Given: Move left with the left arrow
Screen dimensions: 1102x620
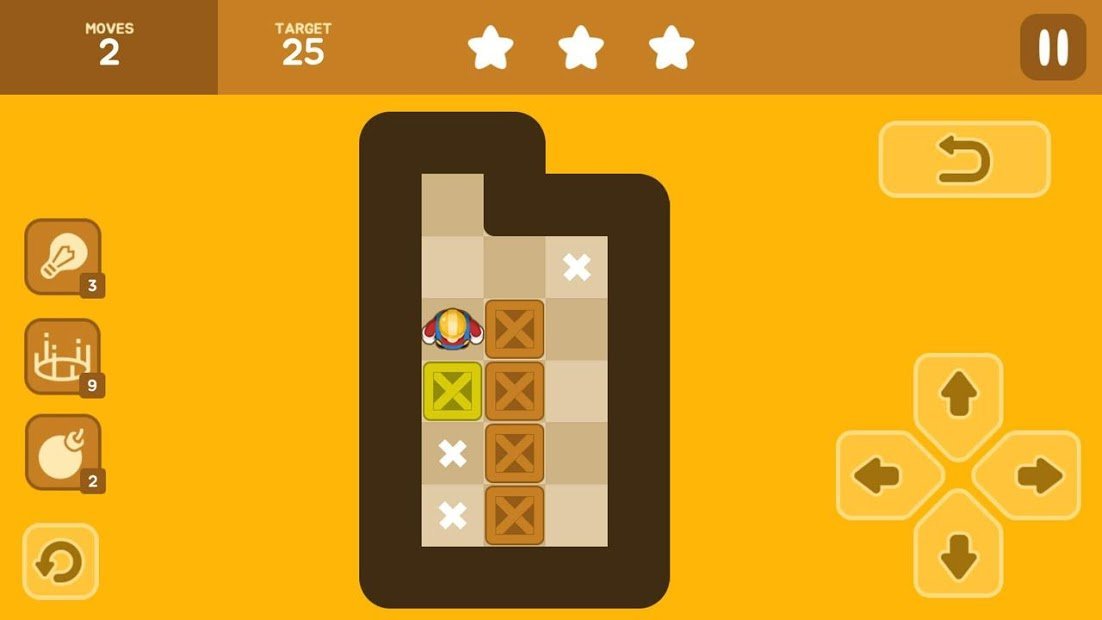Looking at the screenshot, I should (885, 476).
